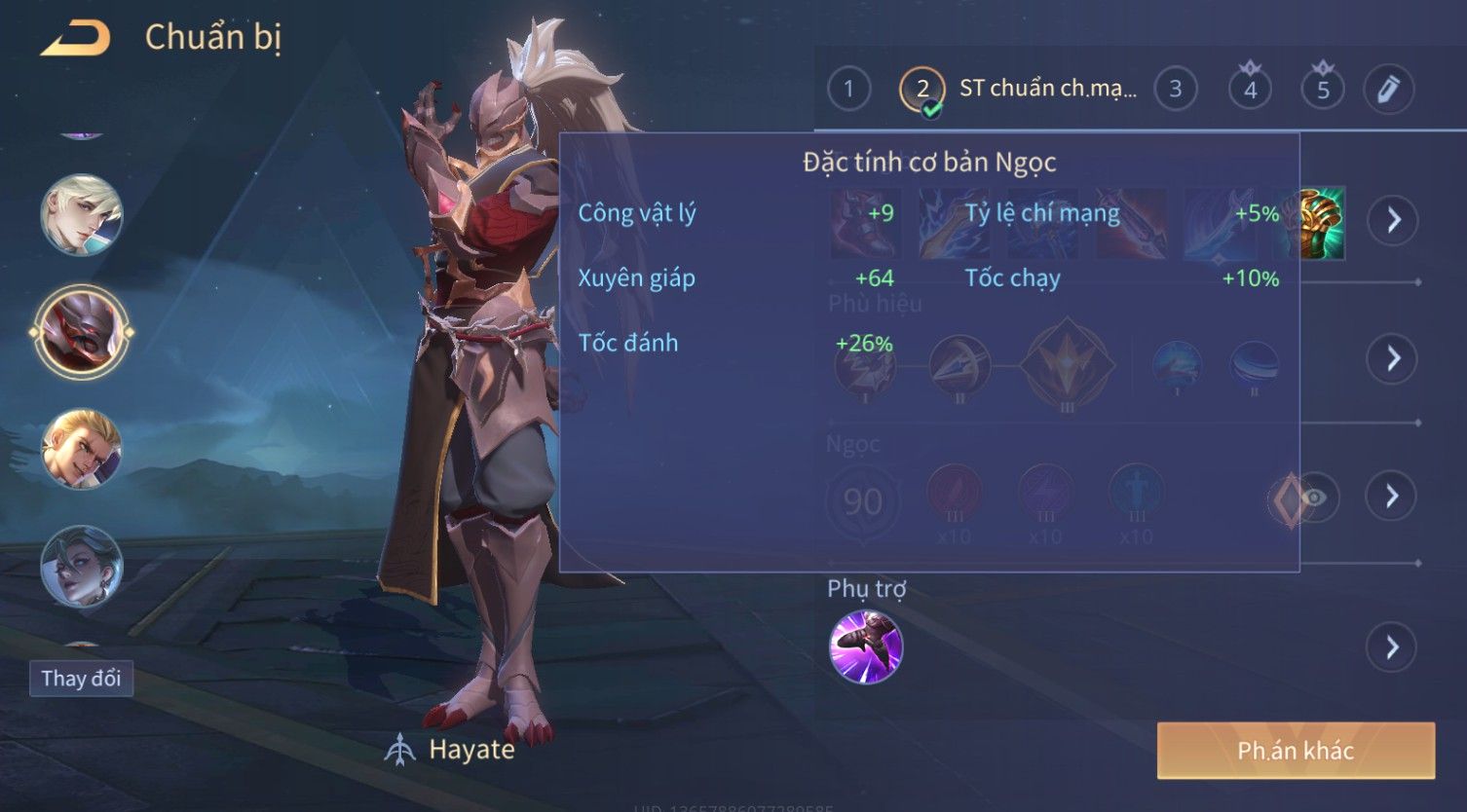Click the Thay đổi button
Image resolution: width=1467 pixels, height=812 pixels.
point(81,678)
